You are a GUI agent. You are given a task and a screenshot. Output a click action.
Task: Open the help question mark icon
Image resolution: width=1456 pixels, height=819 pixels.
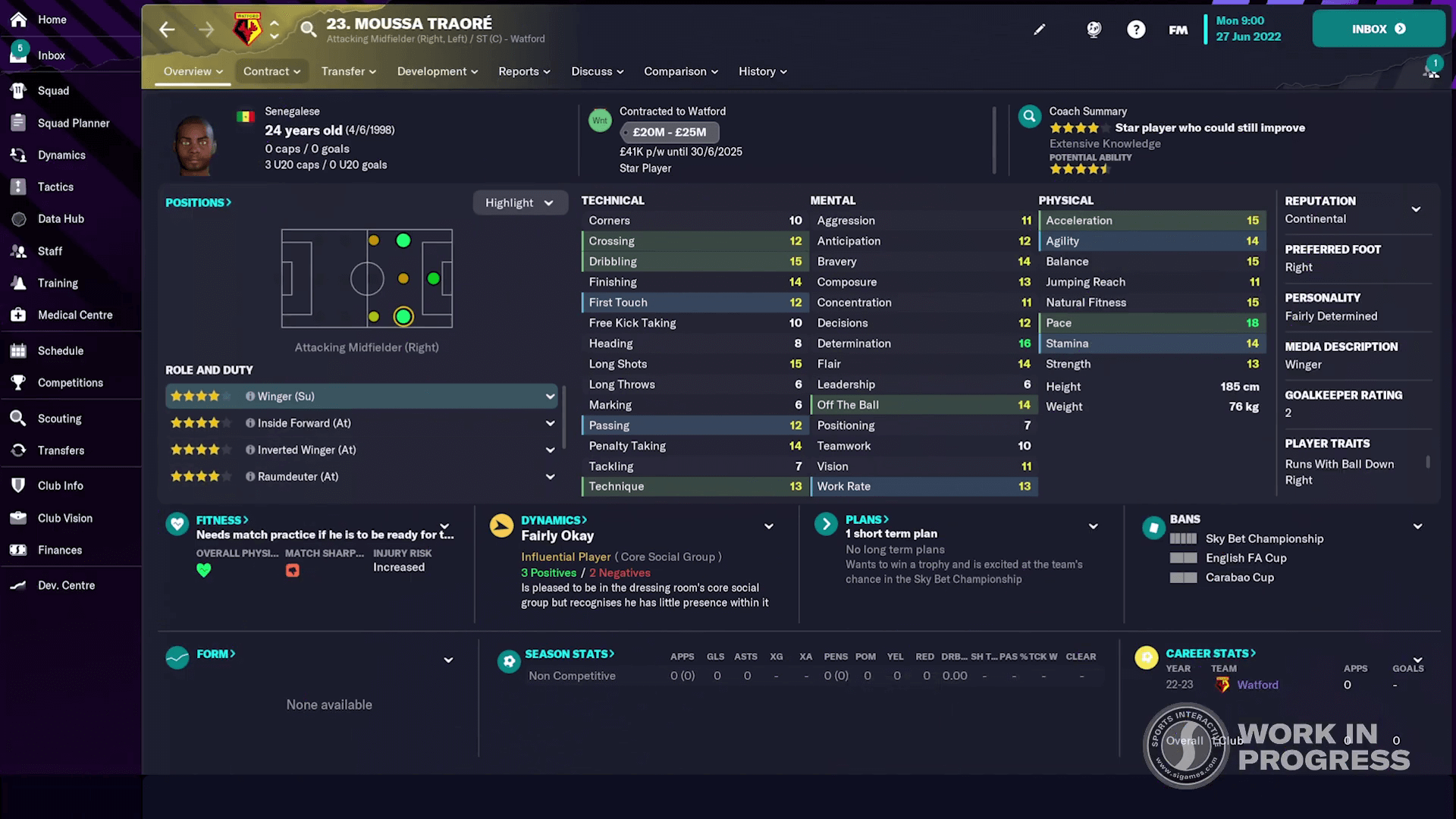click(x=1136, y=30)
